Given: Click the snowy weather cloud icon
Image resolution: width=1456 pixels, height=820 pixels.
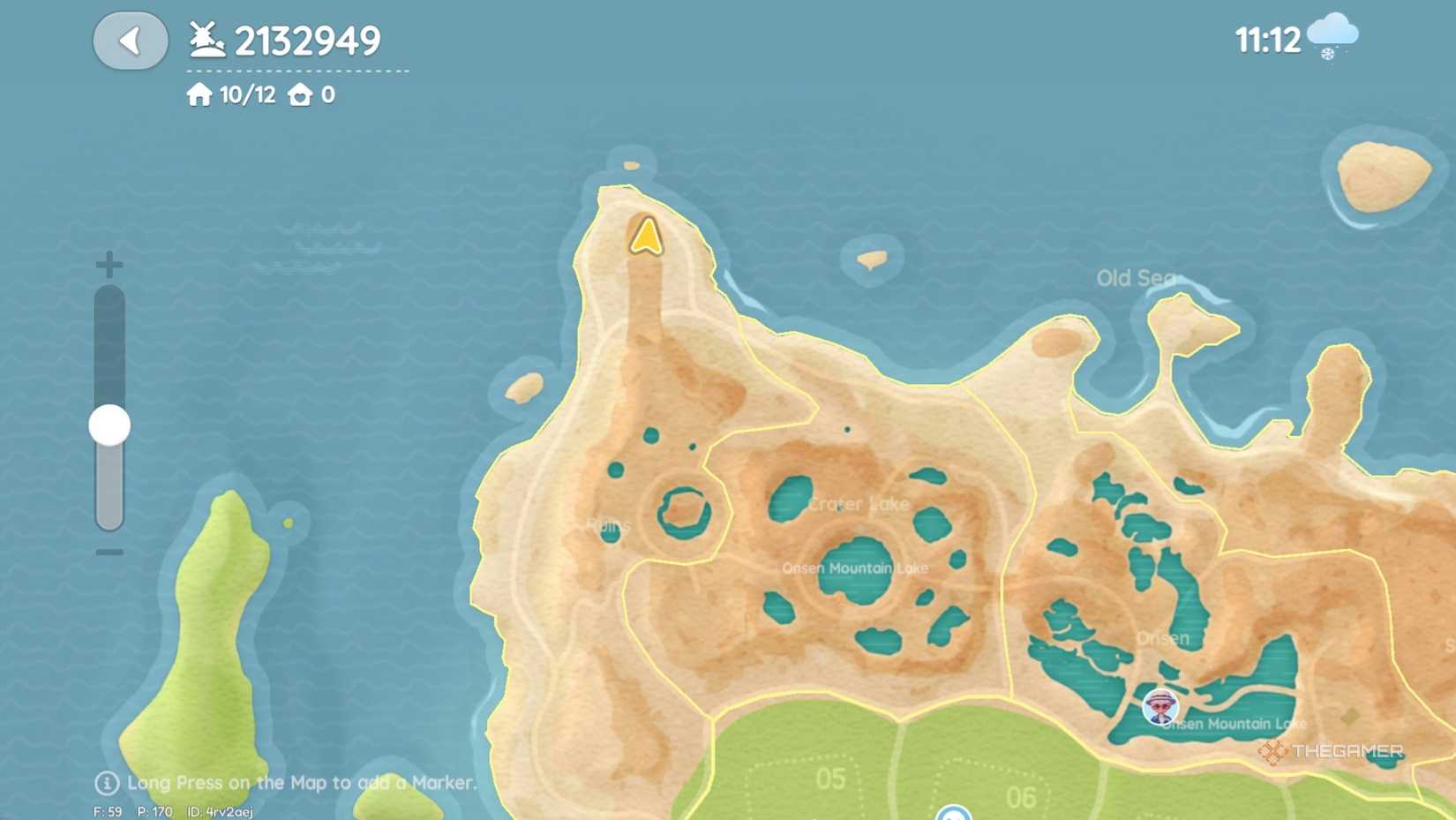Looking at the screenshot, I should pos(1331,37).
